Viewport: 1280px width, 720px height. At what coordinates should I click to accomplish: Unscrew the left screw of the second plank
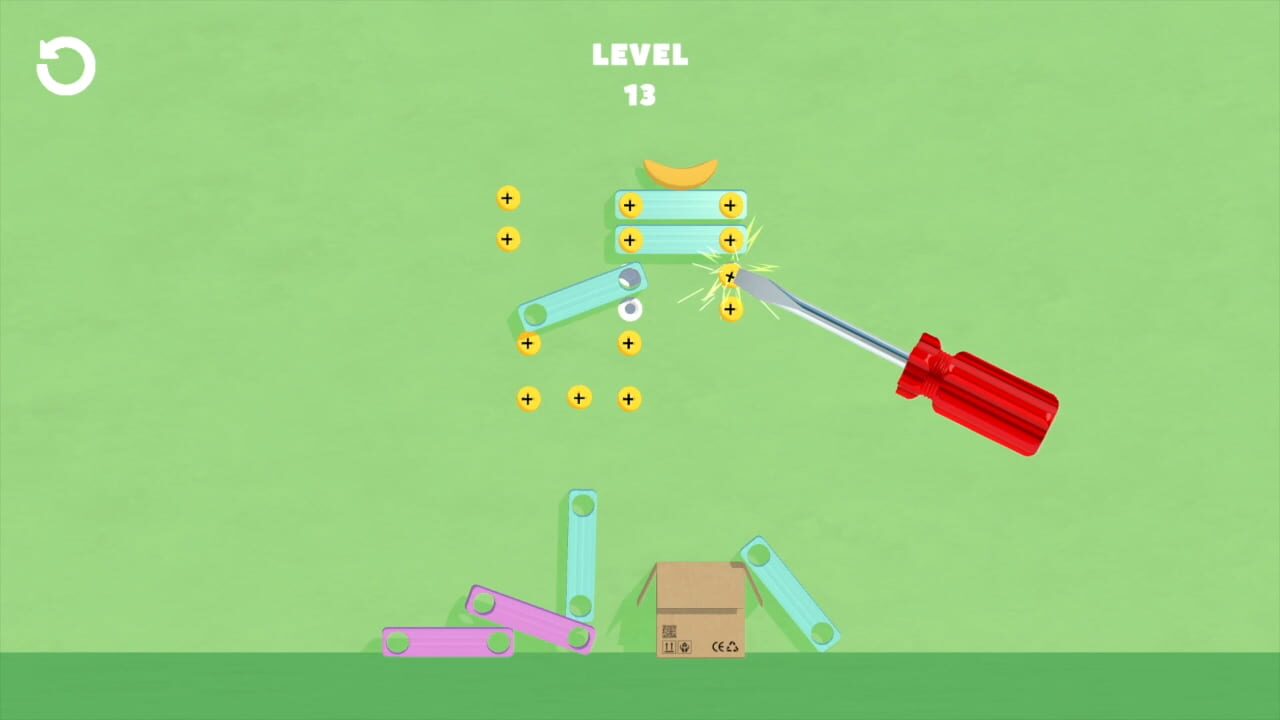(629, 240)
